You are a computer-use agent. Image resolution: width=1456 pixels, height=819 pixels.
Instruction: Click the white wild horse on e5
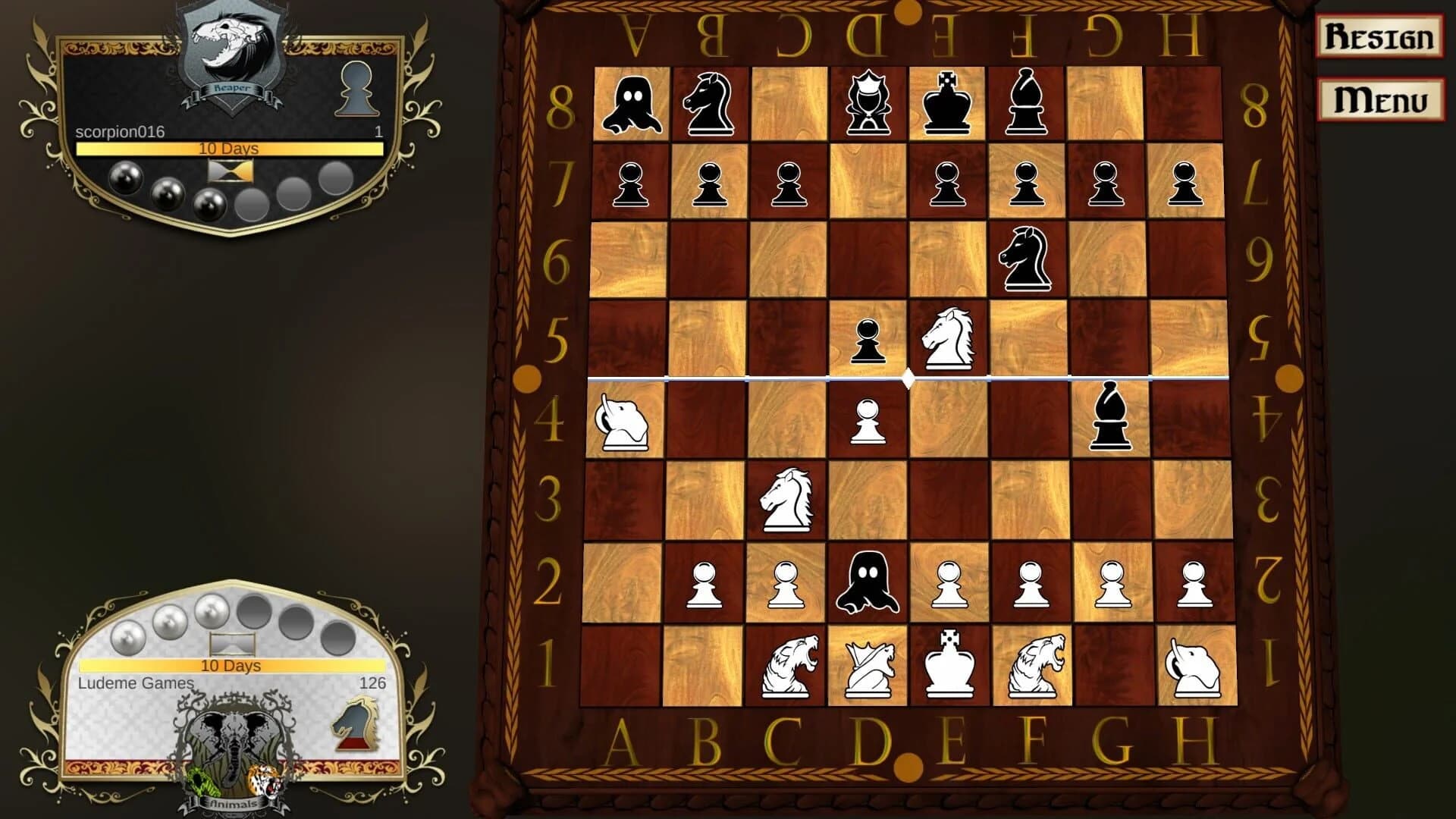(x=946, y=337)
